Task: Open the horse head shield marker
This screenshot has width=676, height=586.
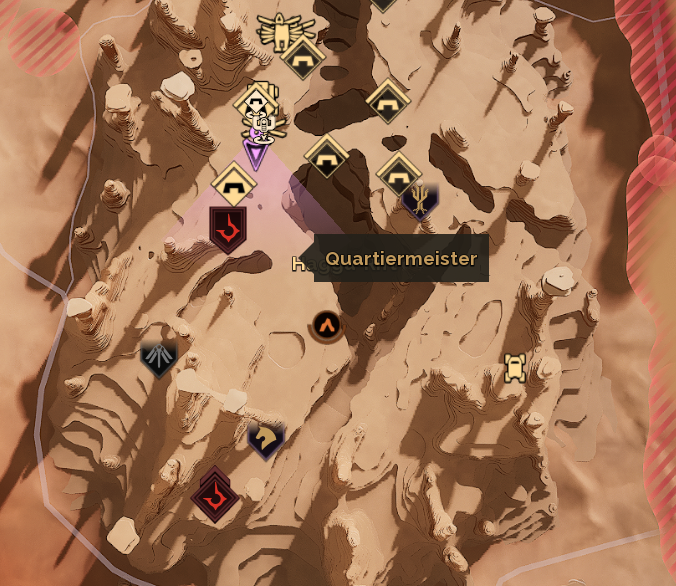Action: click(x=266, y=439)
